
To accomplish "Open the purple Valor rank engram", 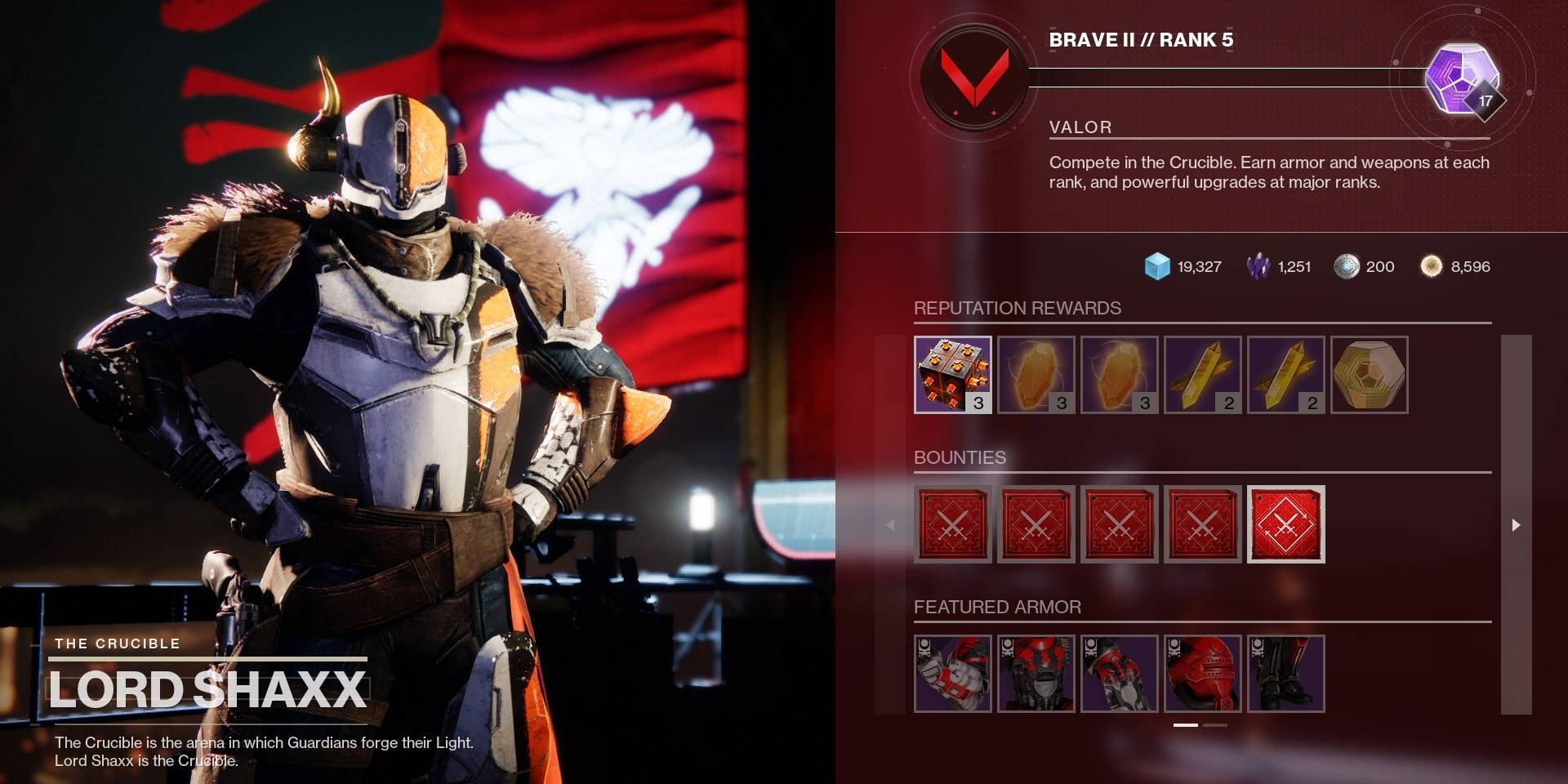I will click(1460, 78).
